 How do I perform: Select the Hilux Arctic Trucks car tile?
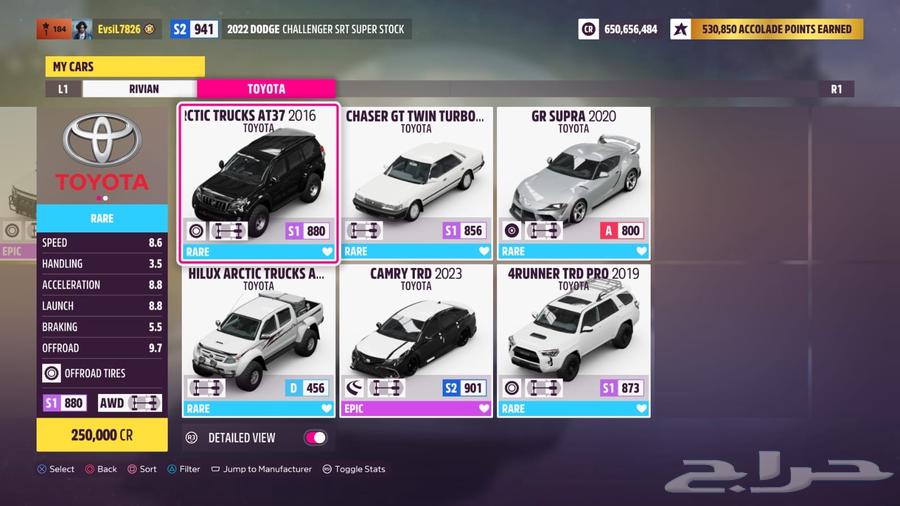[x=258, y=340]
